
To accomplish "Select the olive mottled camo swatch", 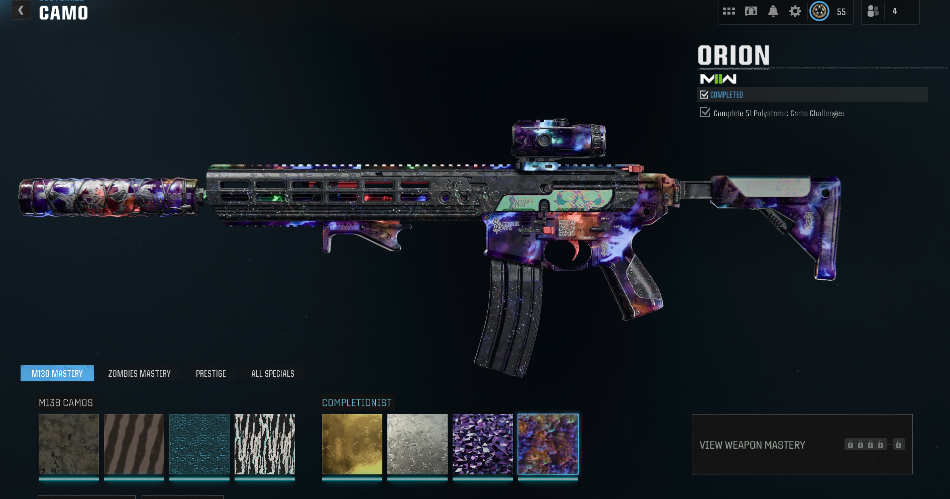I will click(x=69, y=444).
